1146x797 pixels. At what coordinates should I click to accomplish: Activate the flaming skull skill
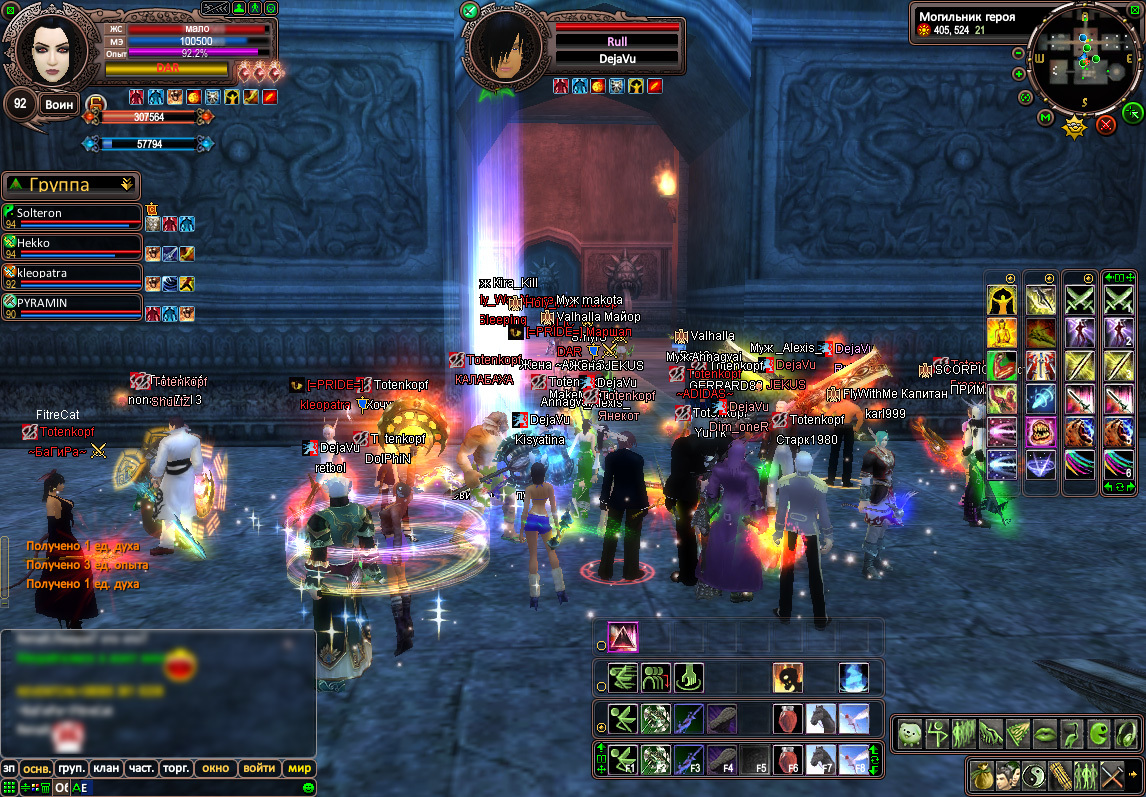tap(788, 677)
